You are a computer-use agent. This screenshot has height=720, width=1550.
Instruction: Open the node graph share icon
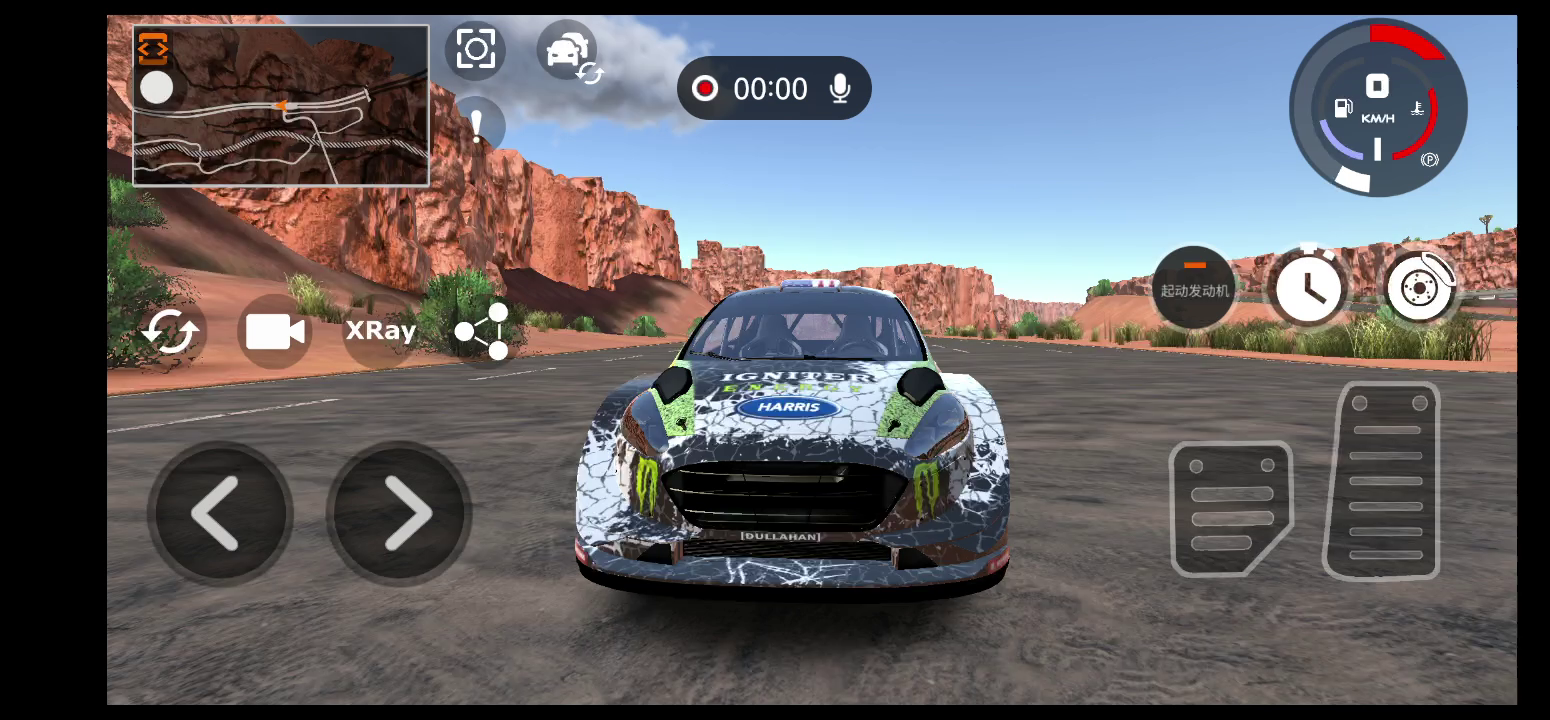(483, 331)
